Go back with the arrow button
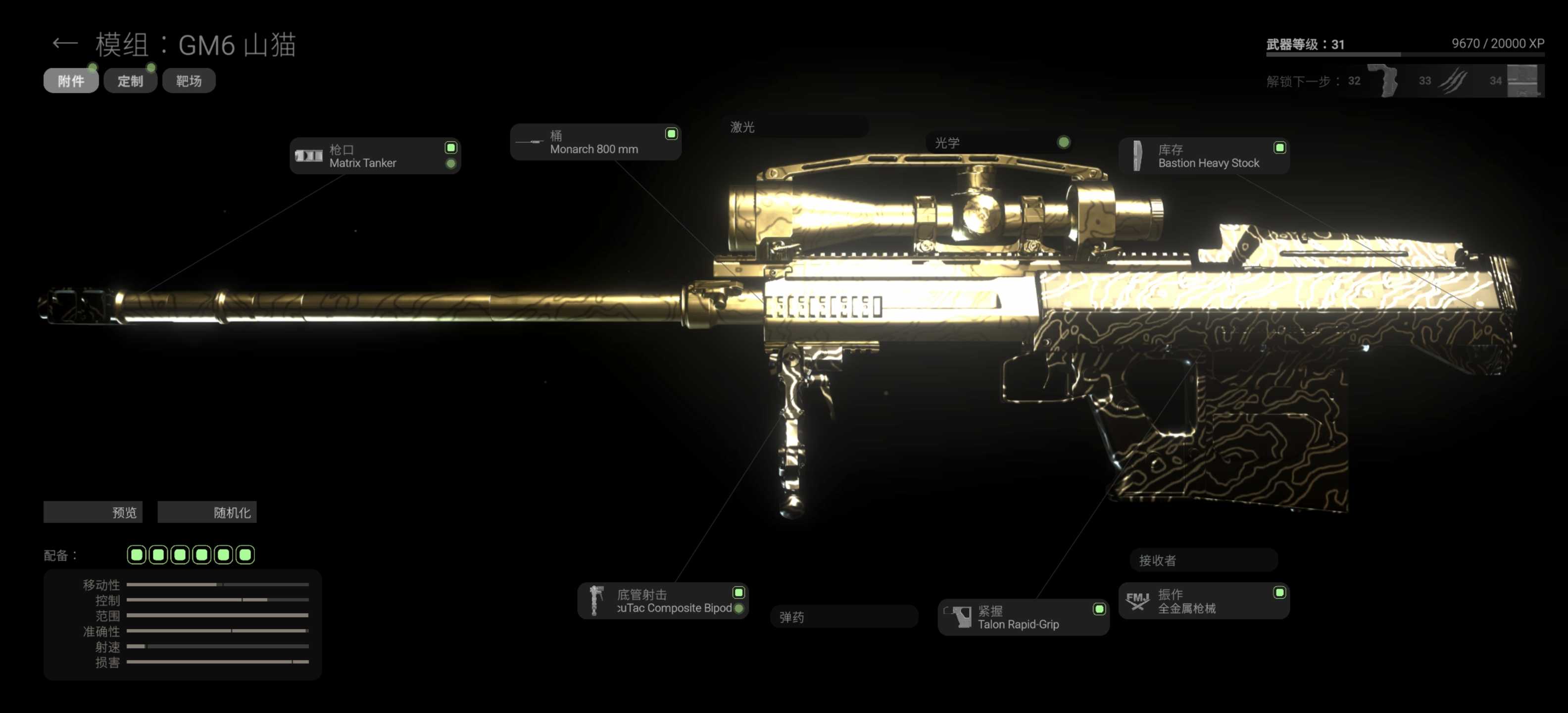This screenshot has width=1568, height=713. [64, 43]
